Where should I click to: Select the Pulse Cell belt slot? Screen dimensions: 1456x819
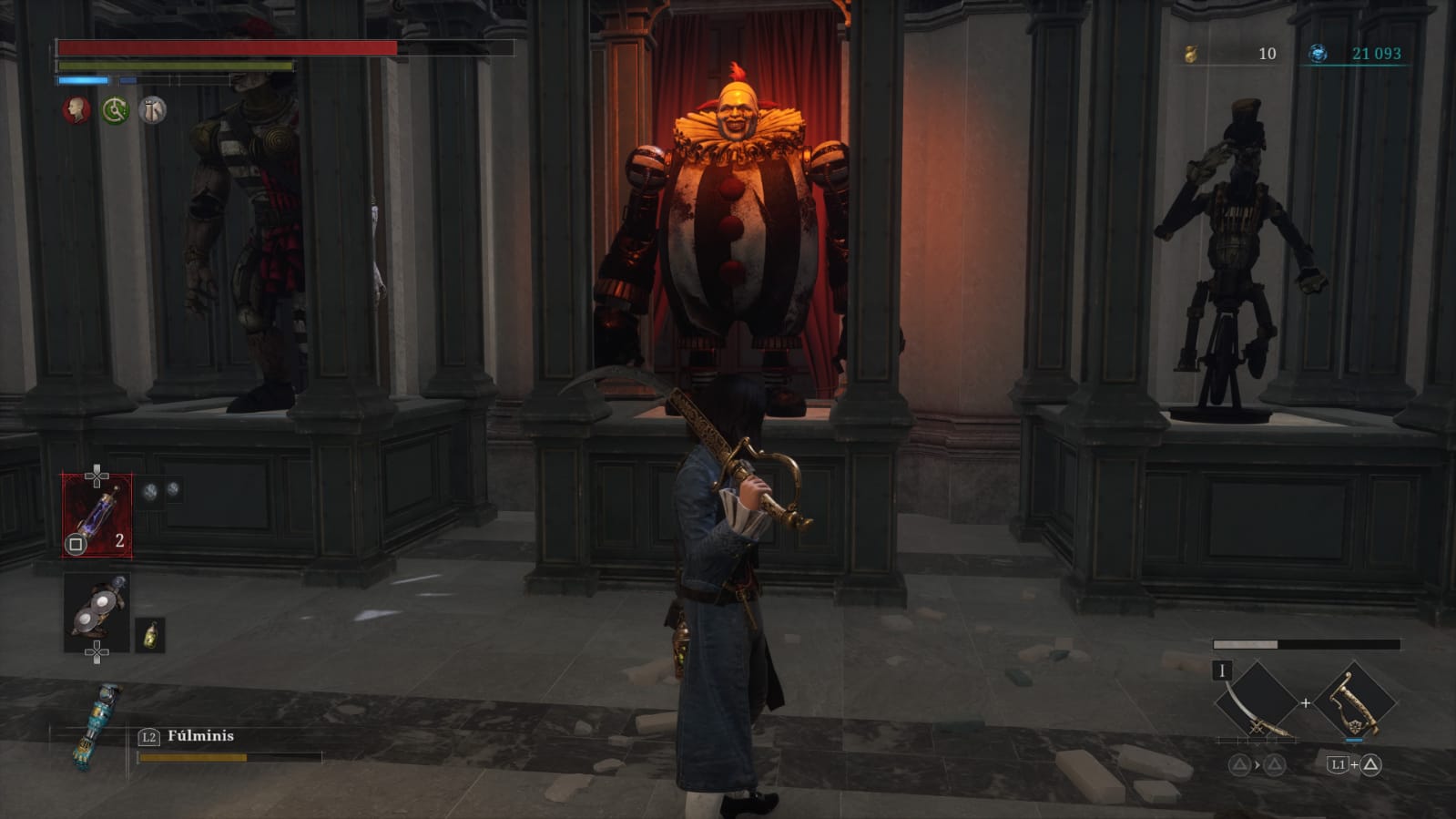point(97,516)
